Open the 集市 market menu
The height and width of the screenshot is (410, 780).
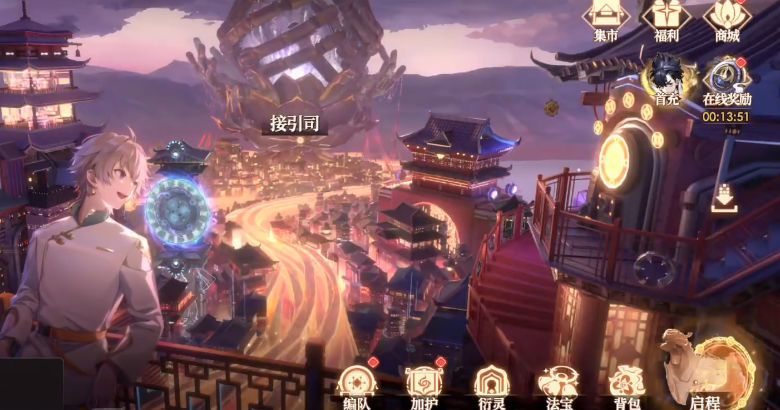[606, 17]
